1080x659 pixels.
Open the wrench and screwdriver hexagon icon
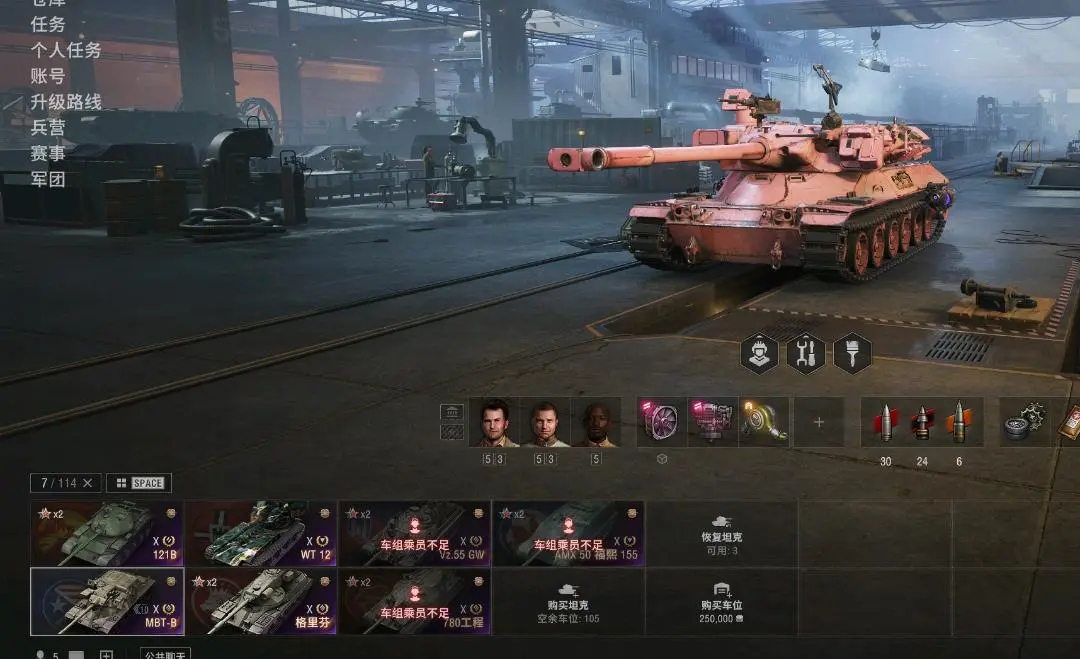point(806,353)
